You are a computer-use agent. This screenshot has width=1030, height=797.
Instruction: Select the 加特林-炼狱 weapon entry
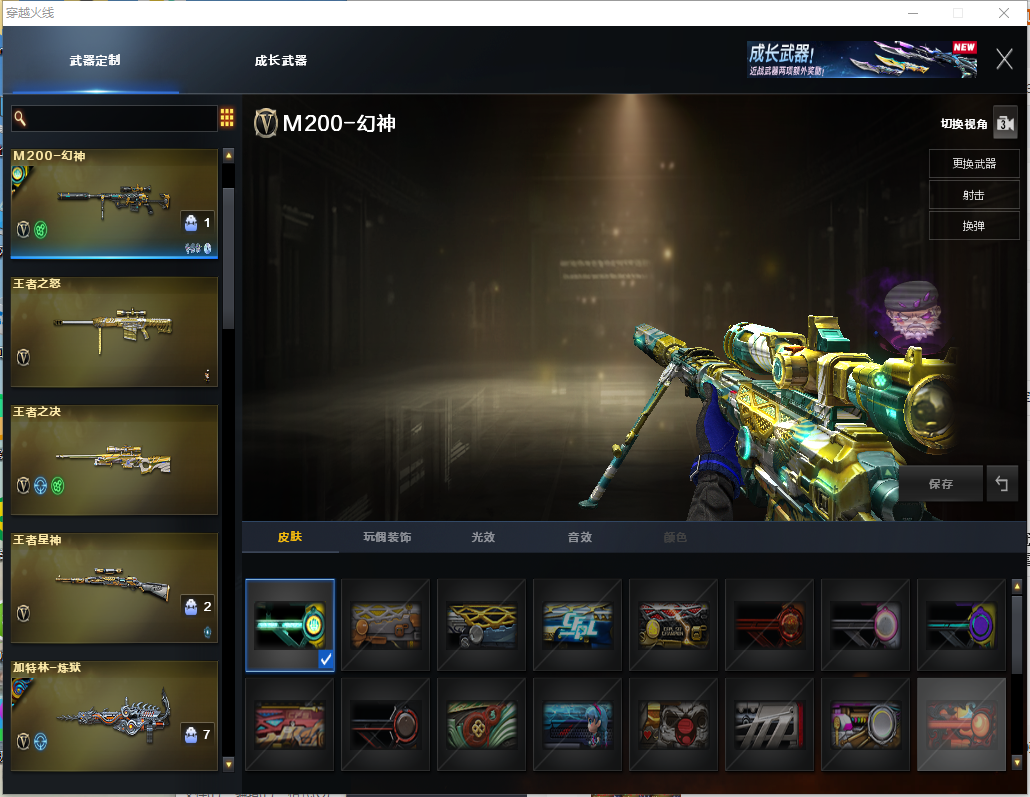pyautogui.click(x=114, y=715)
